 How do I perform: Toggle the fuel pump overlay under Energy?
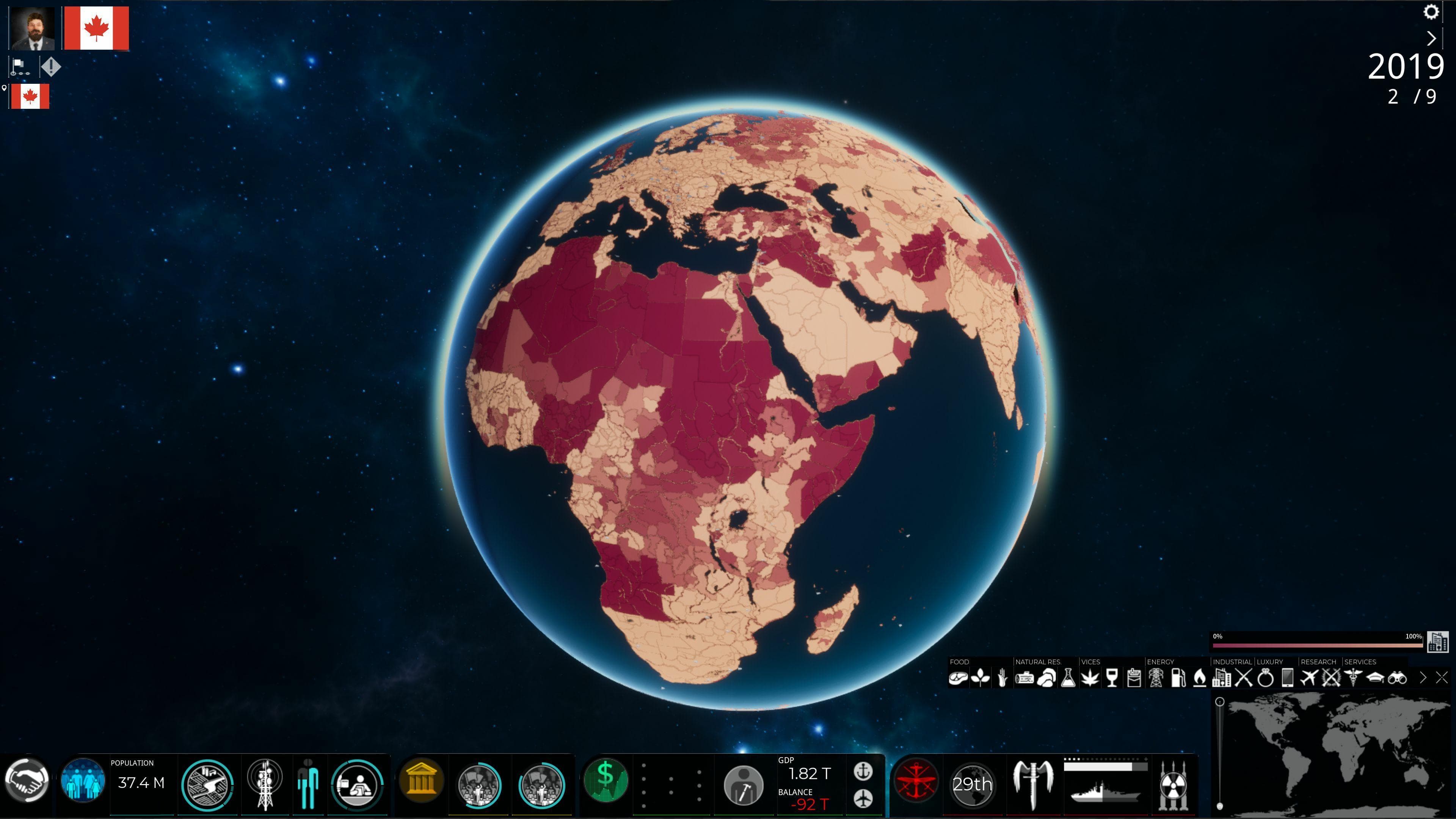[x=1178, y=678]
